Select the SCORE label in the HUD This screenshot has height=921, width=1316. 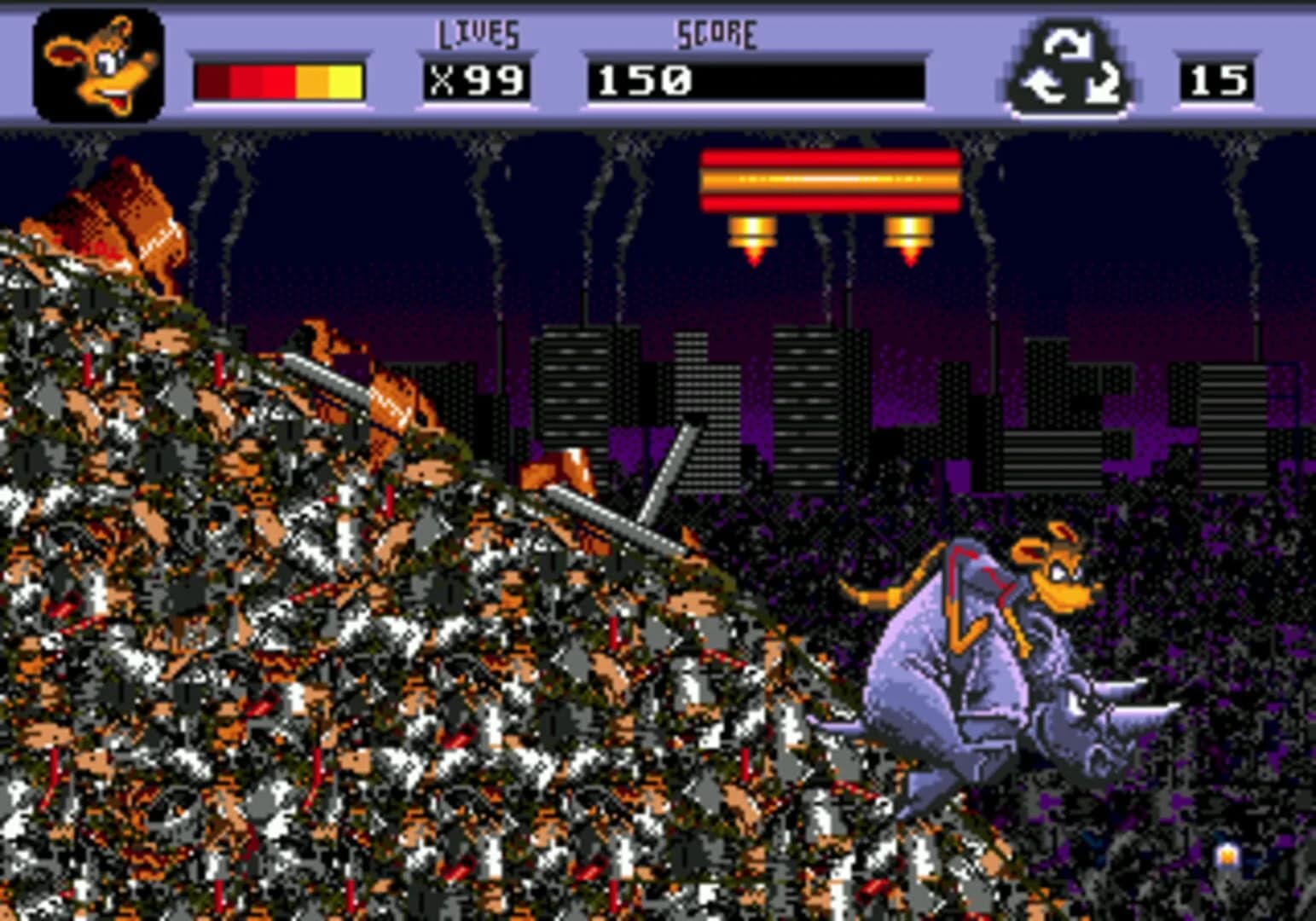coord(716,32)
